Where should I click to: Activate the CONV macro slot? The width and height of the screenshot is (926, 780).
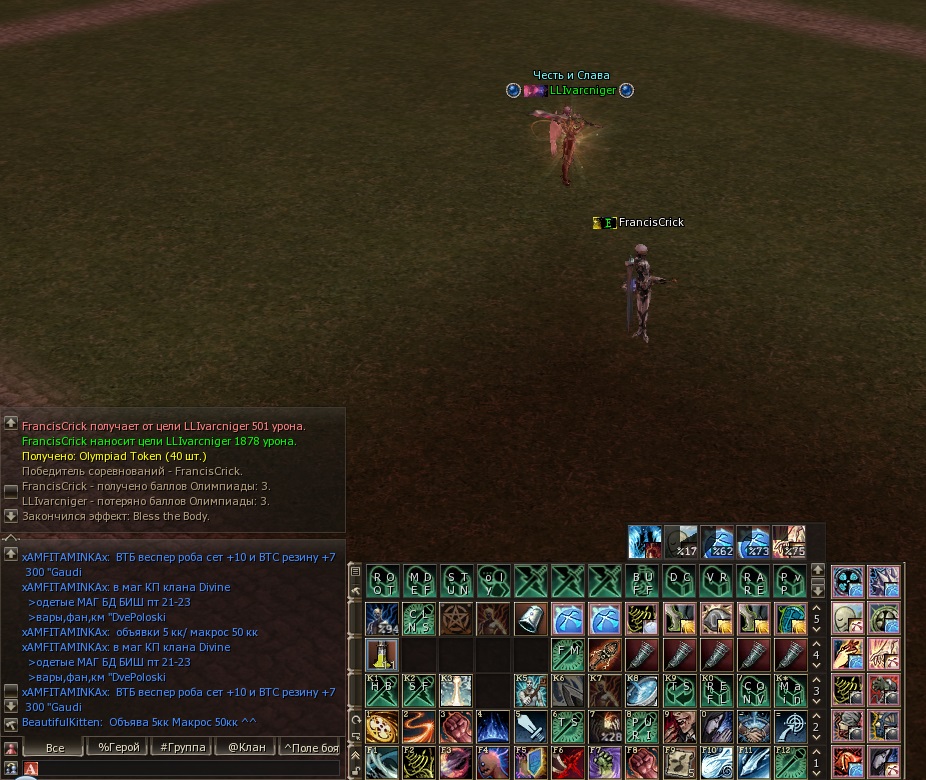[x=753, y=691]
